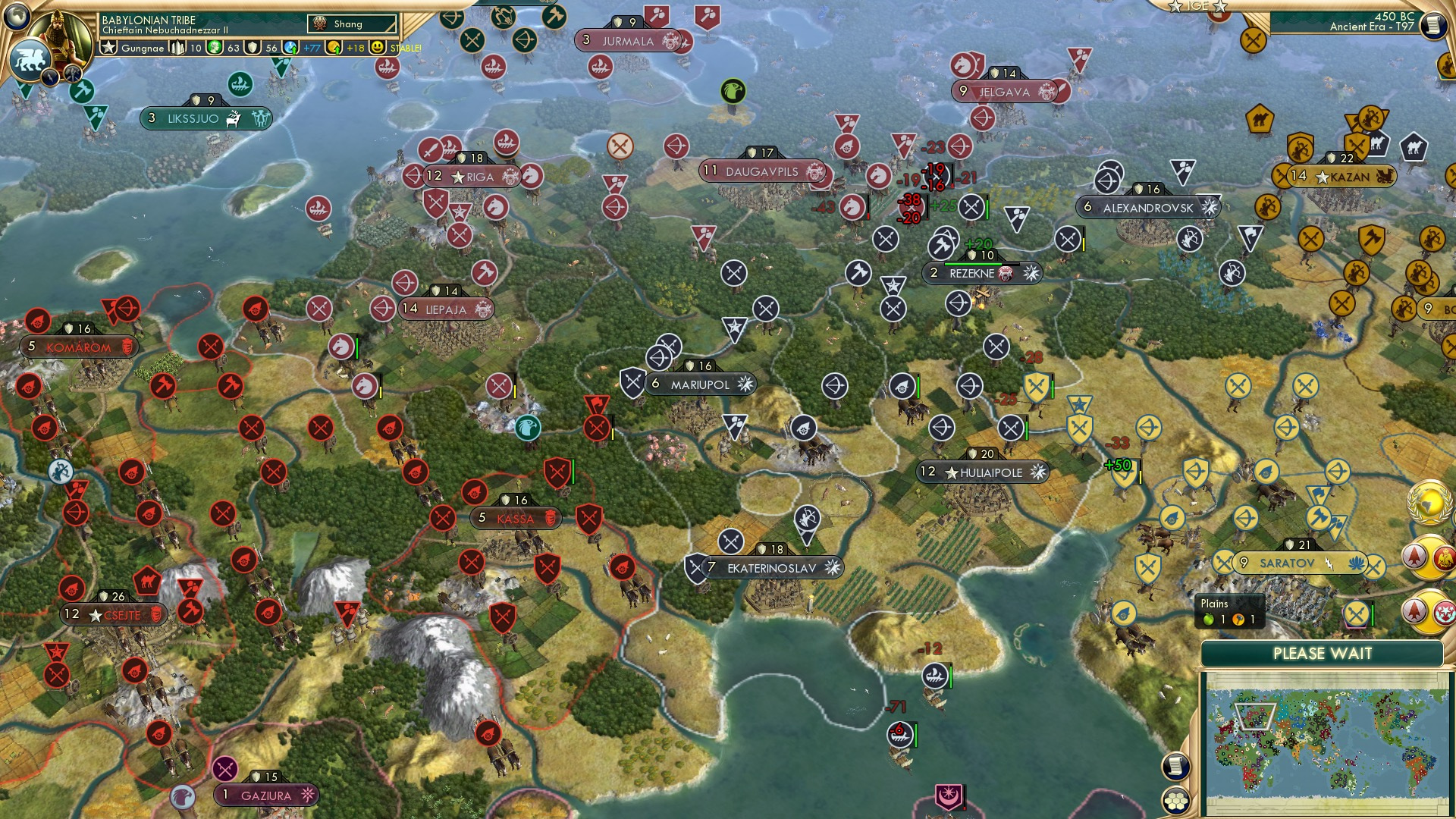The width and height of the screenshot is (1456, 819).
Task: Click the Babylonian winged lion emblem
Action: [x=31, y=61]
